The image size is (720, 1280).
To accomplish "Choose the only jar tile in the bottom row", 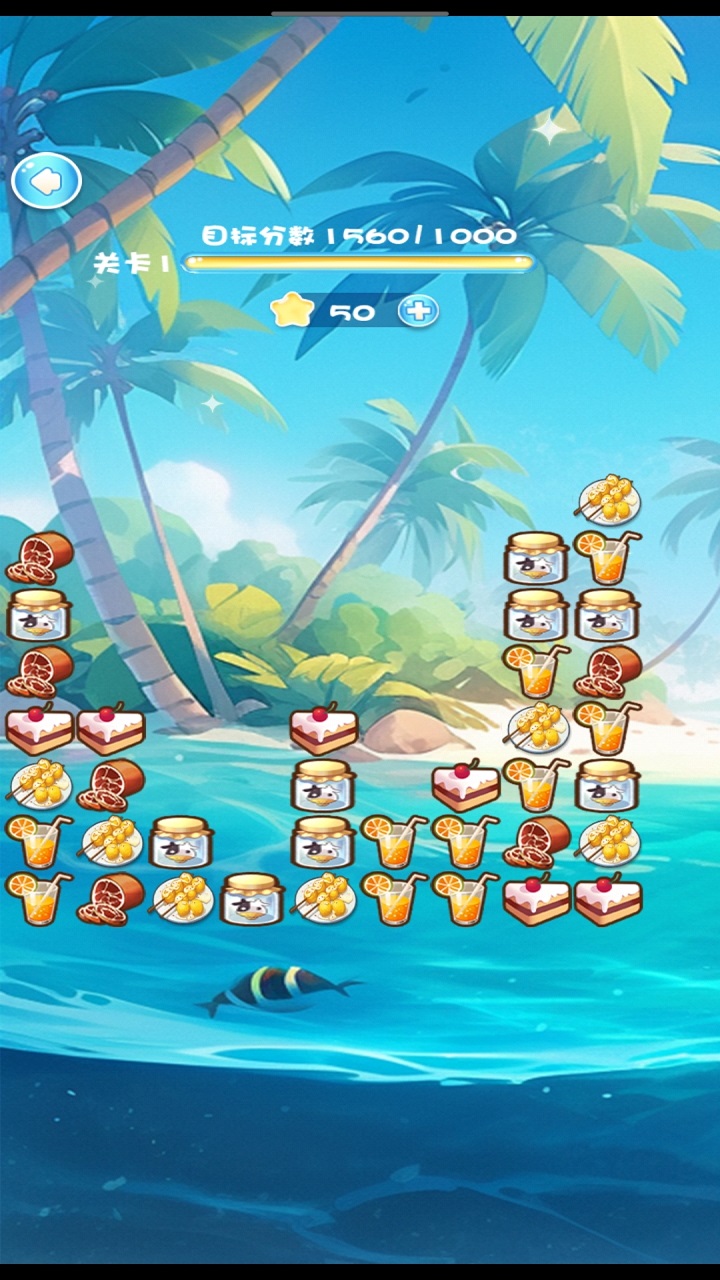I will coord(251,898).
